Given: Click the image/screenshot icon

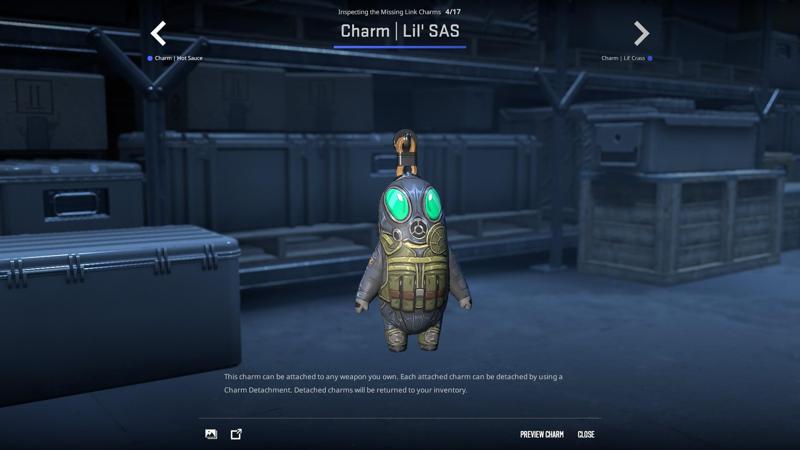Looking at the screenshot, I should tap(211, 434).
